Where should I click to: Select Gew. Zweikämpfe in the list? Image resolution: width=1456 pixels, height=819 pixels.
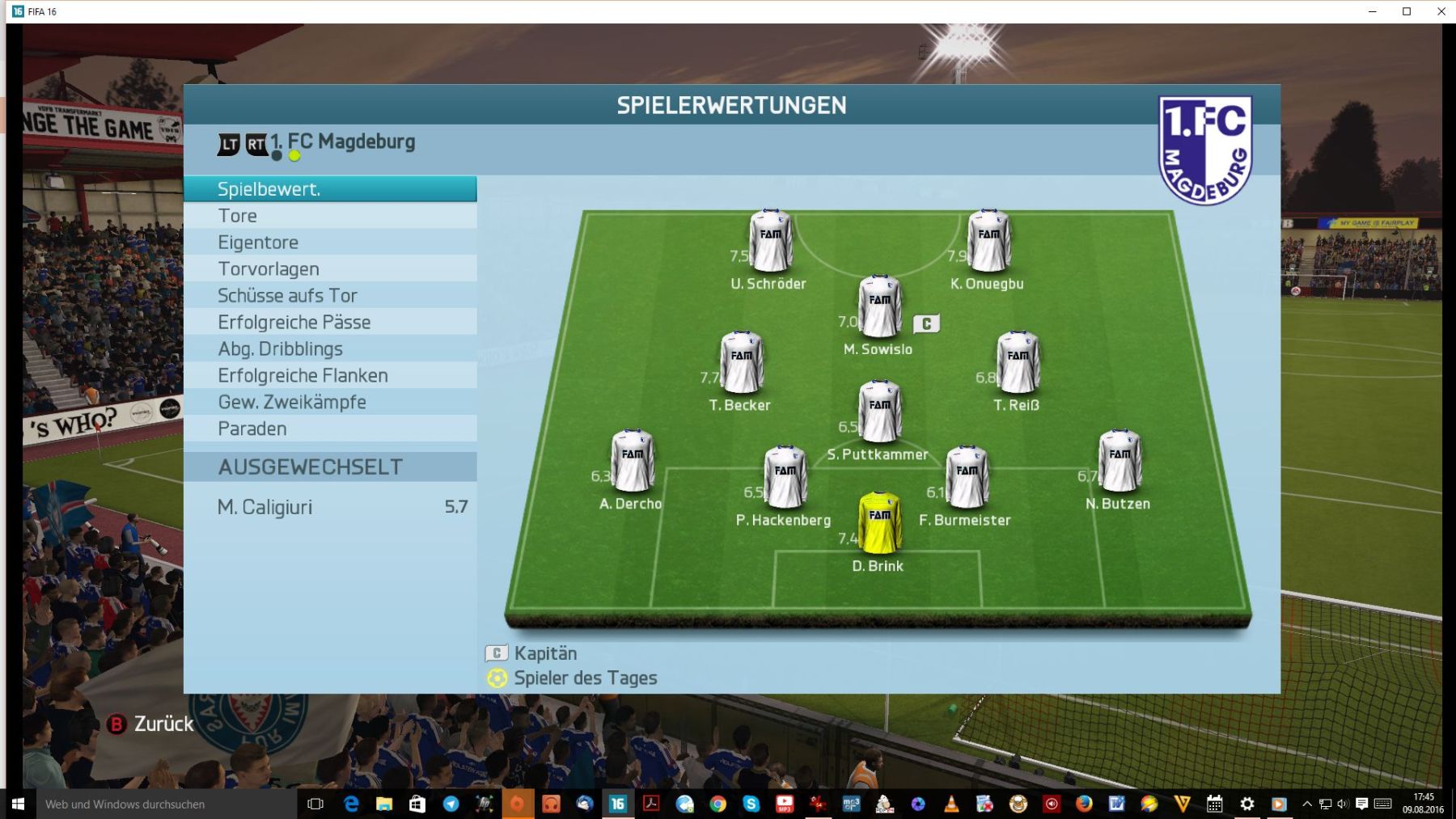pyautogui.click(x=329, y=403)
